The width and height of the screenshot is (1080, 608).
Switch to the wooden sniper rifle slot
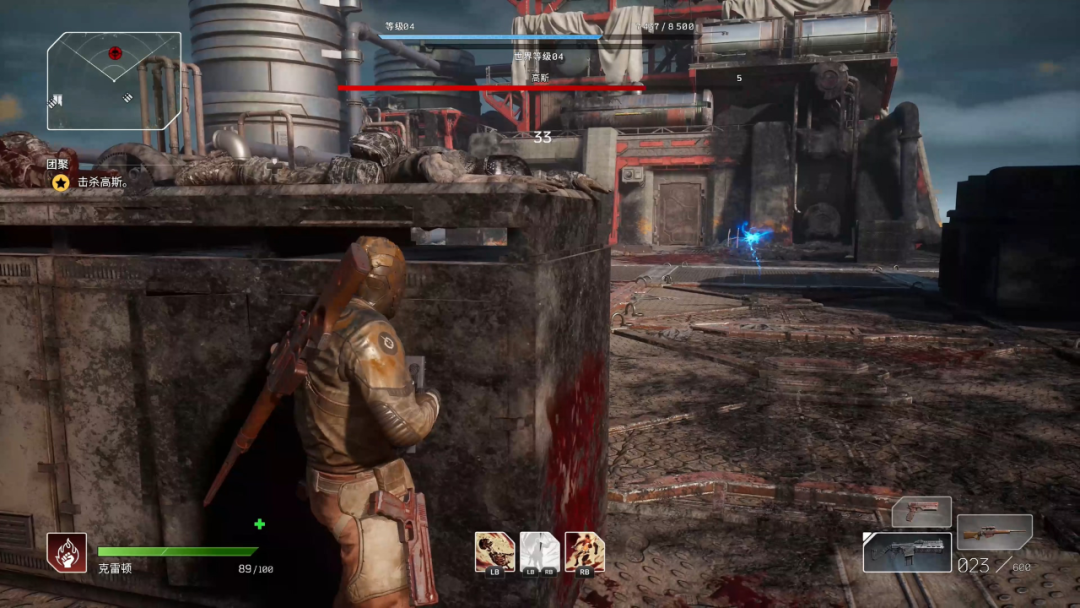pyautogui.click(x=994, y=532)
